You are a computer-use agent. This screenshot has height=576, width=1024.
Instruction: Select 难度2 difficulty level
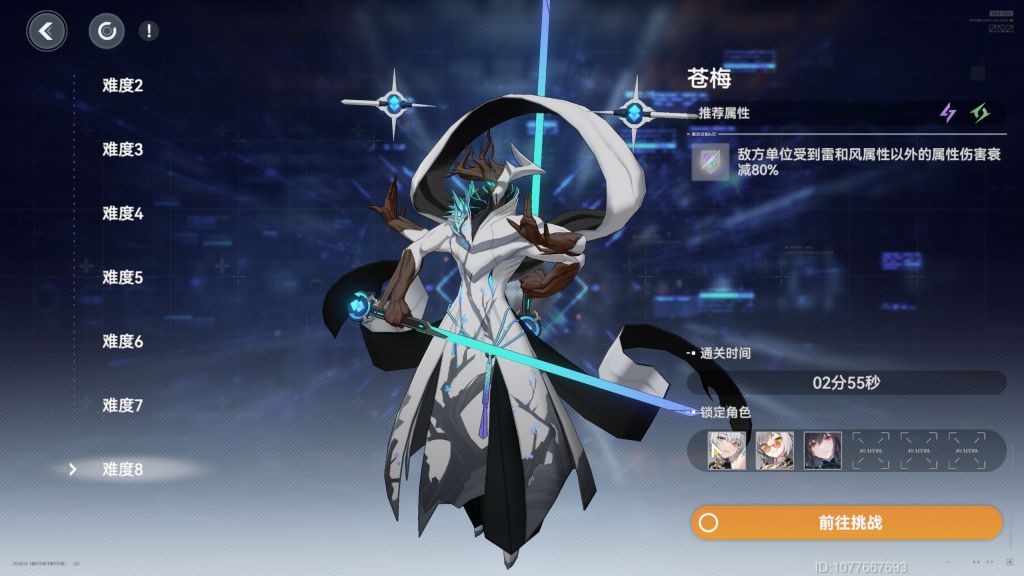[x=123, y=85]
